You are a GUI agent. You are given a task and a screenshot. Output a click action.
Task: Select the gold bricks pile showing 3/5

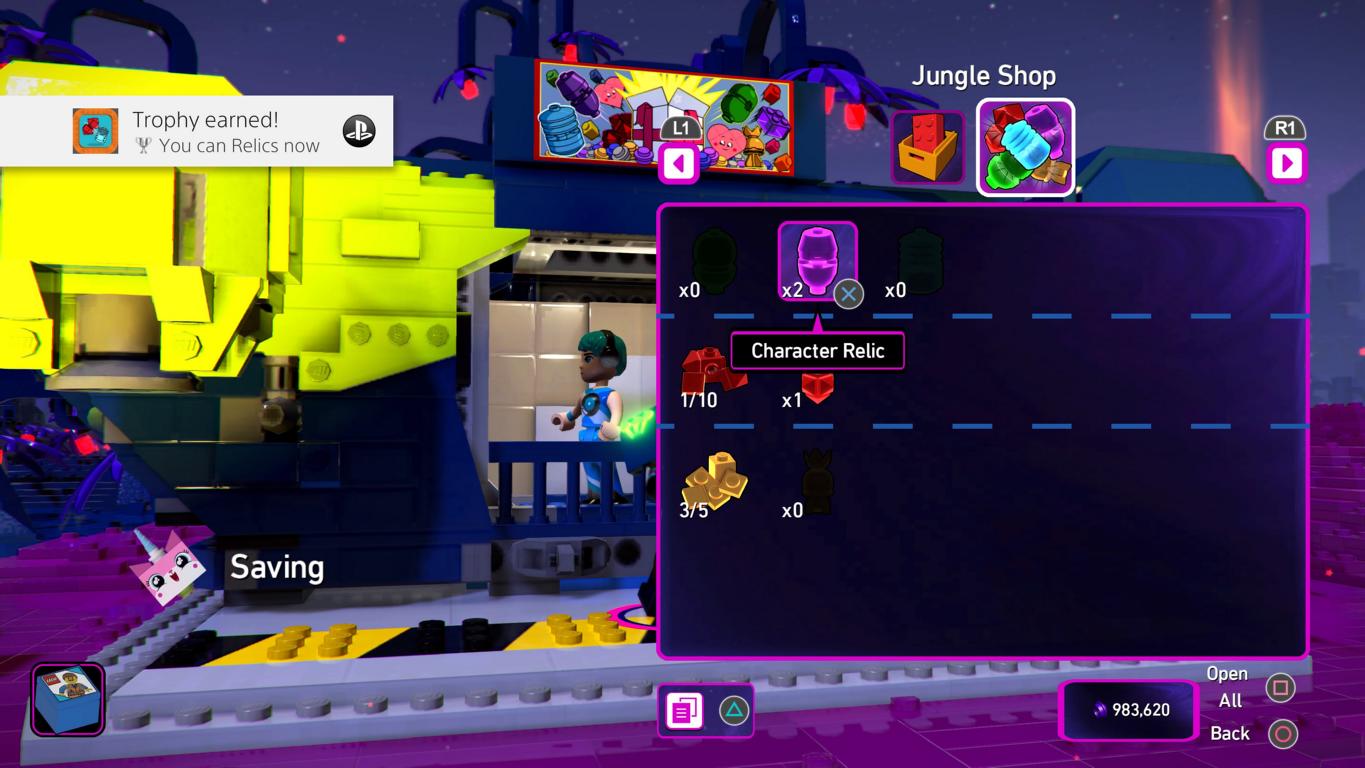(714, 481)
